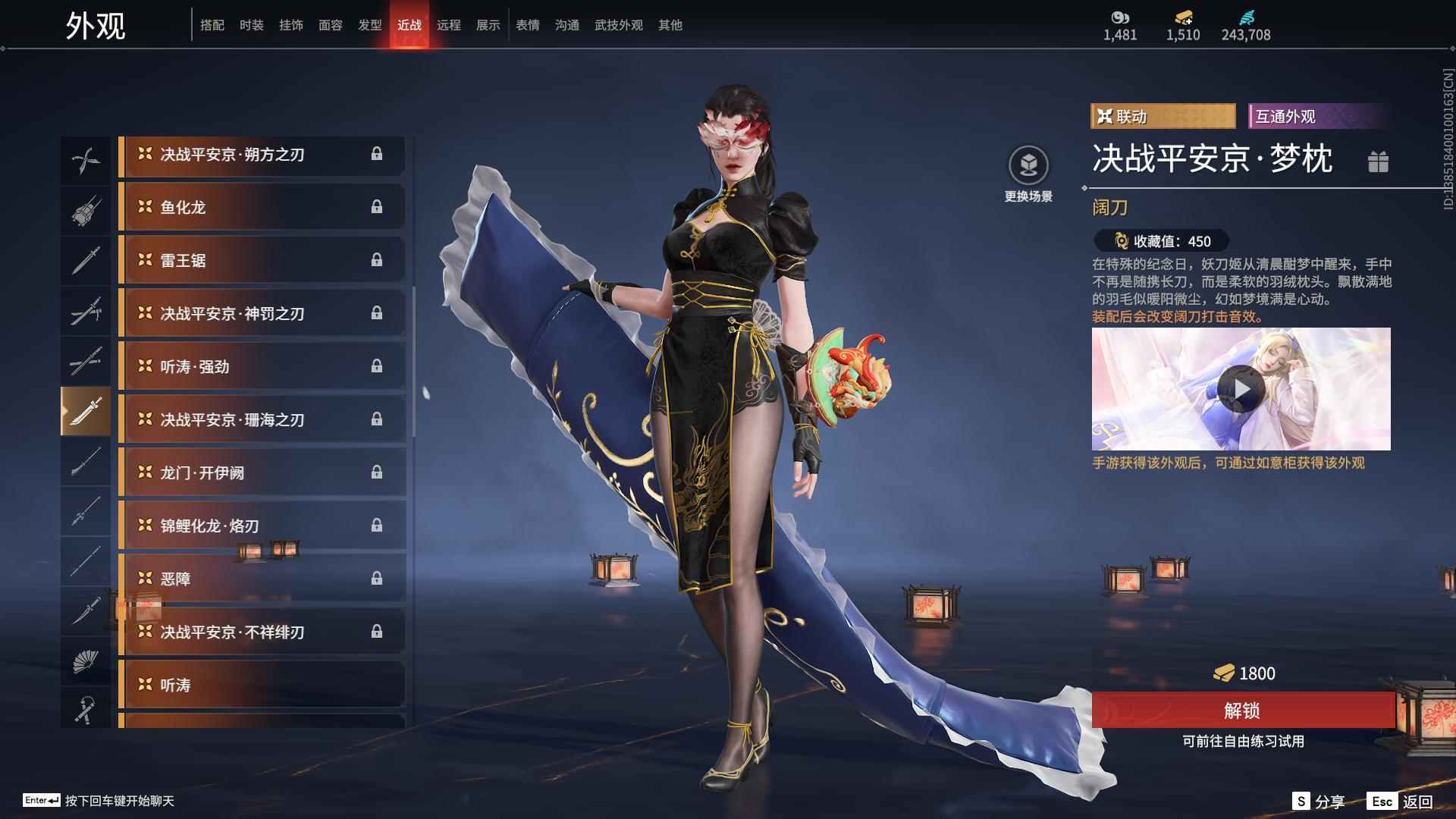
Task: Open the 表情 menu tab
Action: click(x=527, y=24)
